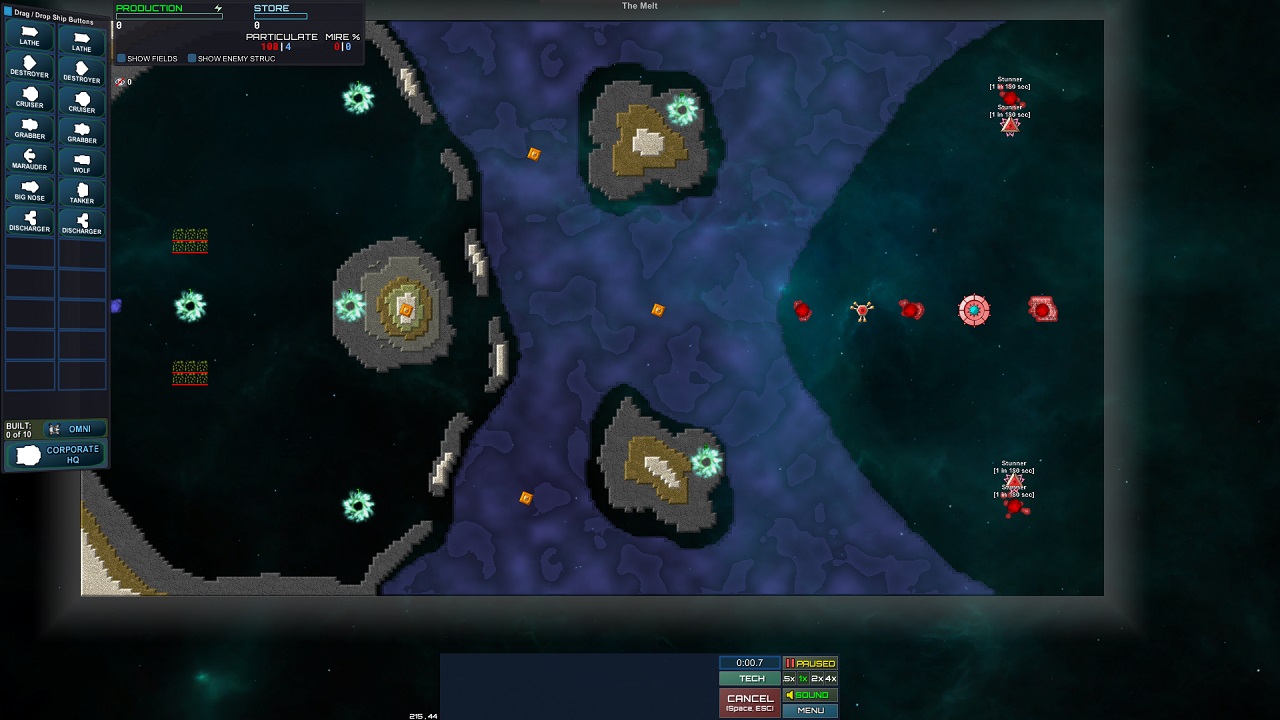Open the game Menu

point(810,710)
